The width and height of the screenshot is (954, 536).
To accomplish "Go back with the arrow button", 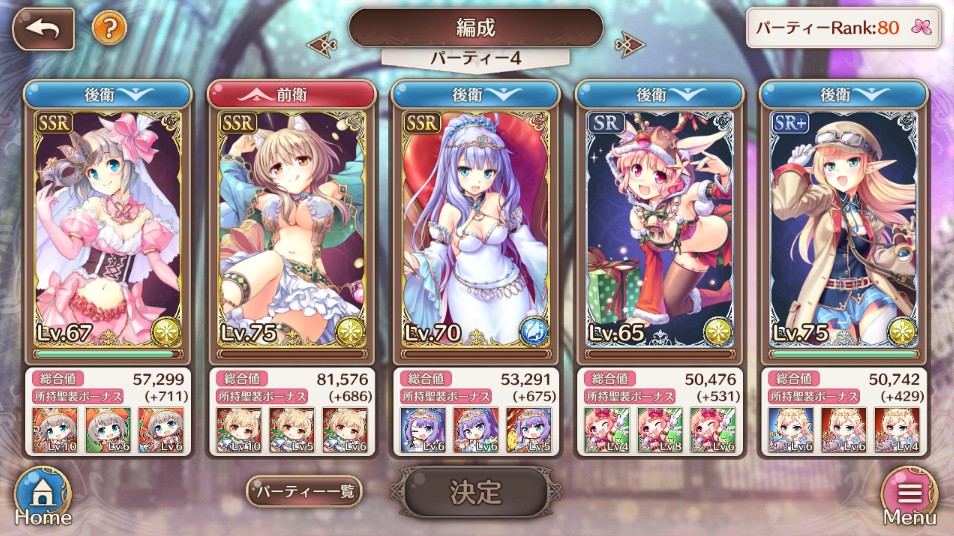I will (43, 28).
